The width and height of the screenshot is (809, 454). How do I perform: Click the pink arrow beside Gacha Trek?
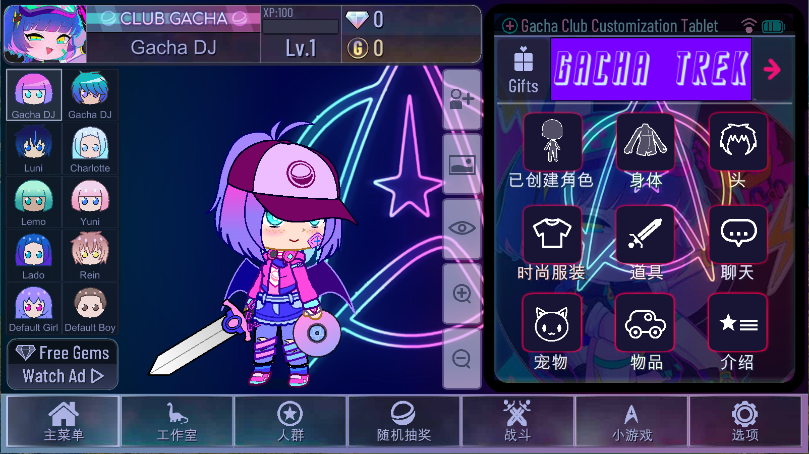pos(772,69)
